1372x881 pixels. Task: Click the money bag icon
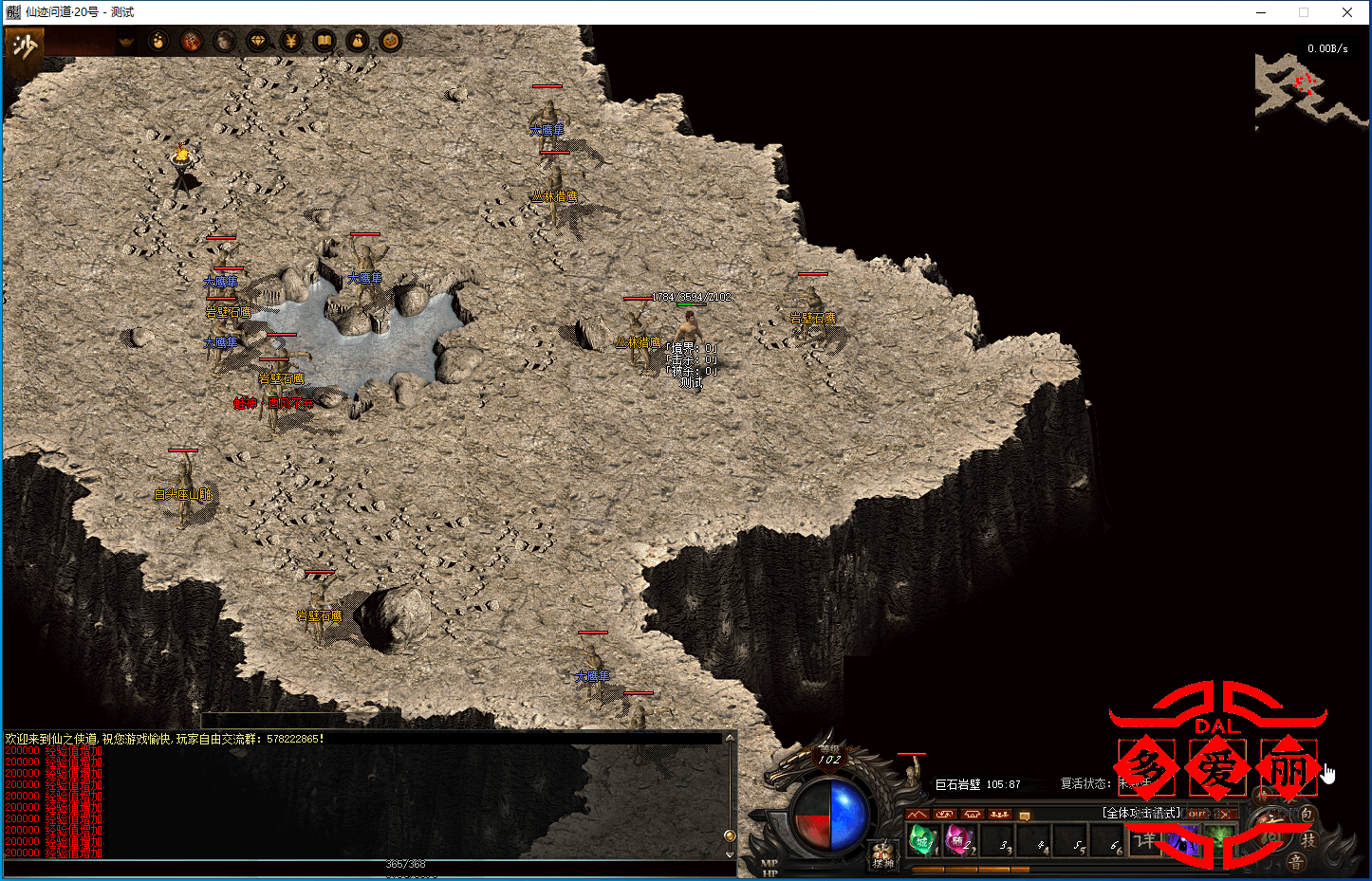tap(358, 41)
